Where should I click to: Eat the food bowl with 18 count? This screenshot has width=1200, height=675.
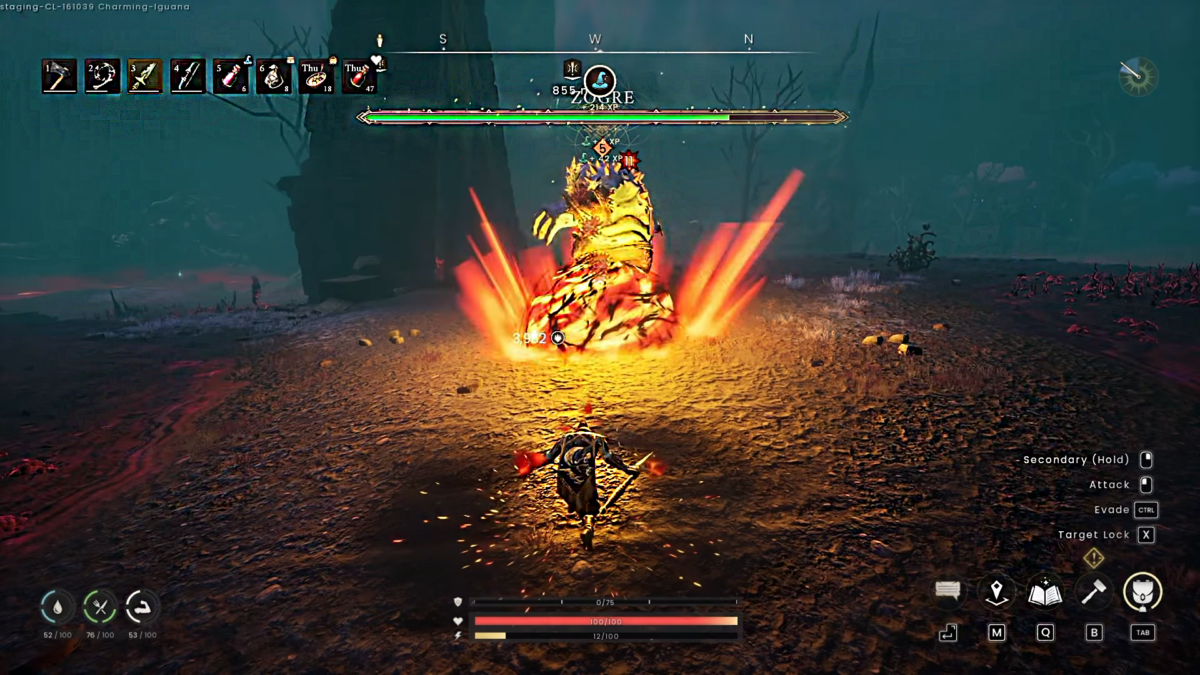[316, 76]
